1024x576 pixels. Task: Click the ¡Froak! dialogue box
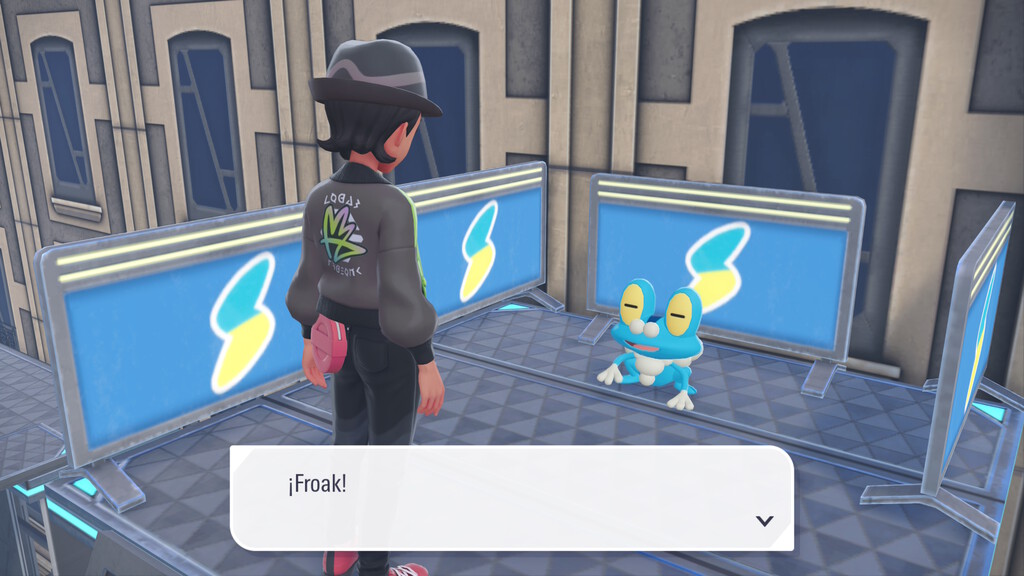[511, 497]
